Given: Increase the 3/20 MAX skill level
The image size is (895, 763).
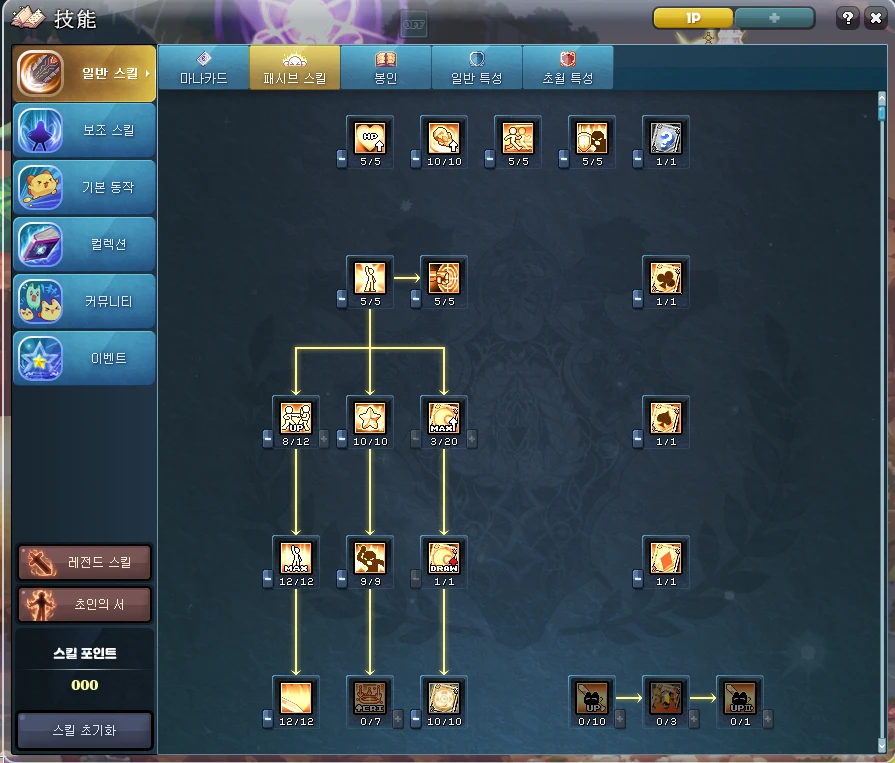Looking at the screenshot, I should 472,439.
